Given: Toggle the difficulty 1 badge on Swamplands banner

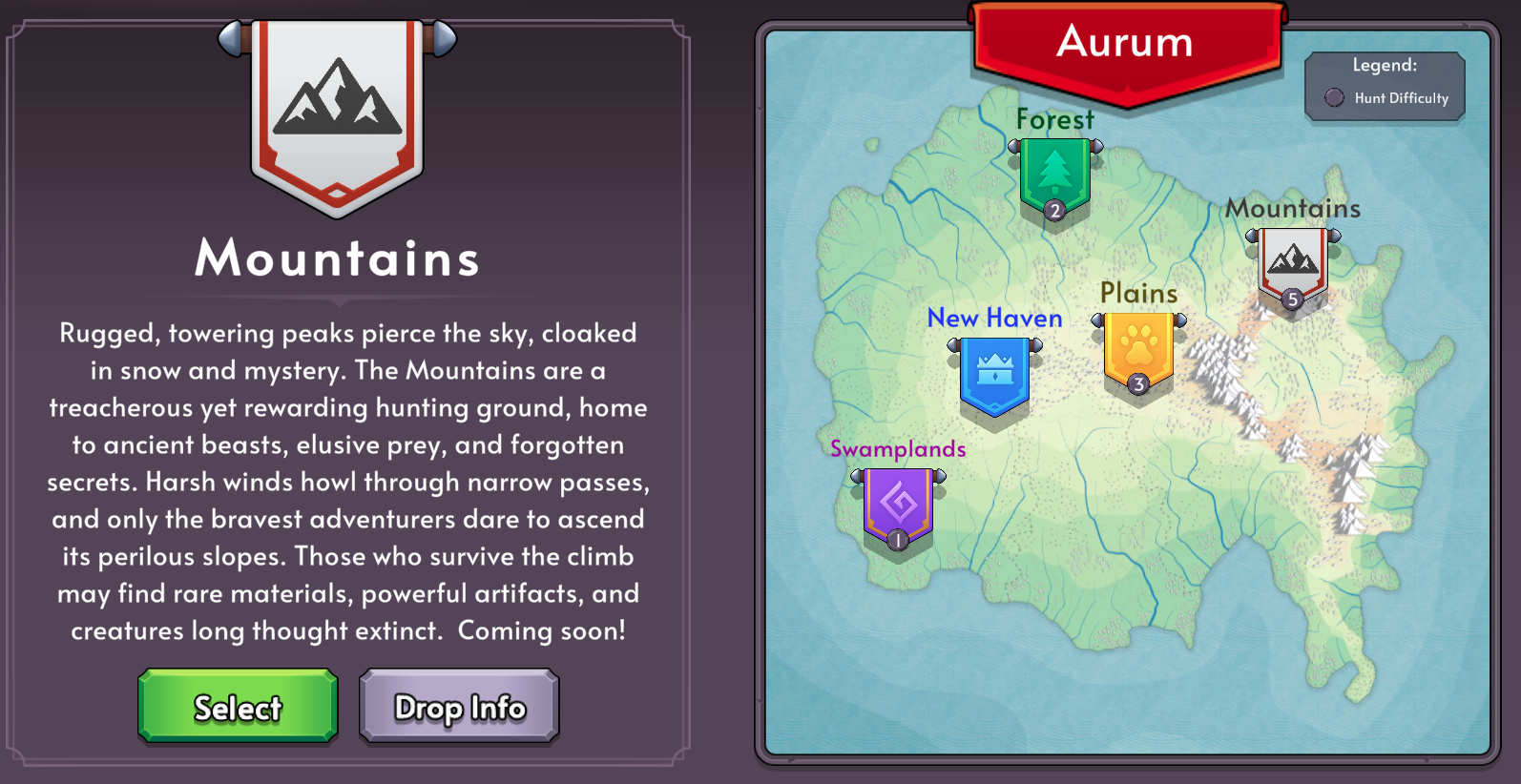Looking at the screenshot, I should pos(897,540).
